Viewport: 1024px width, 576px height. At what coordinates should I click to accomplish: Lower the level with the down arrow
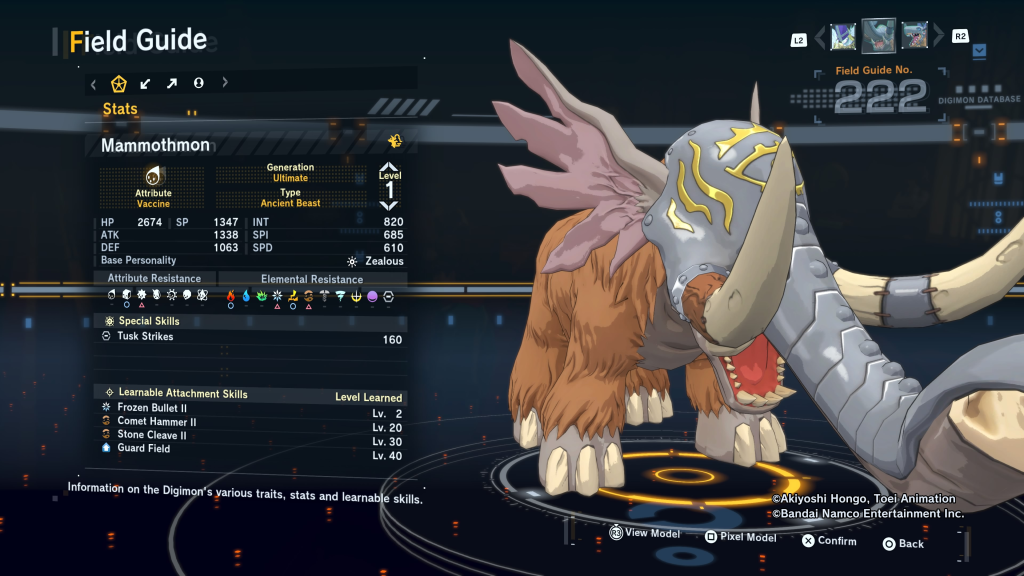coord(389,204)
